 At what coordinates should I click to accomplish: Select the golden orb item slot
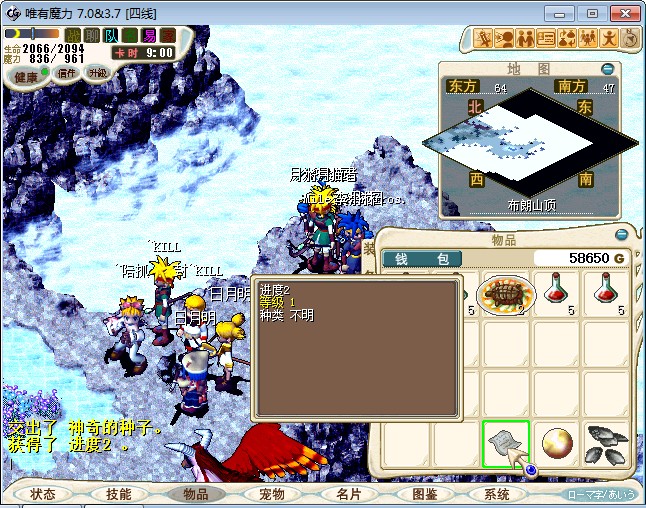point(557,443)
